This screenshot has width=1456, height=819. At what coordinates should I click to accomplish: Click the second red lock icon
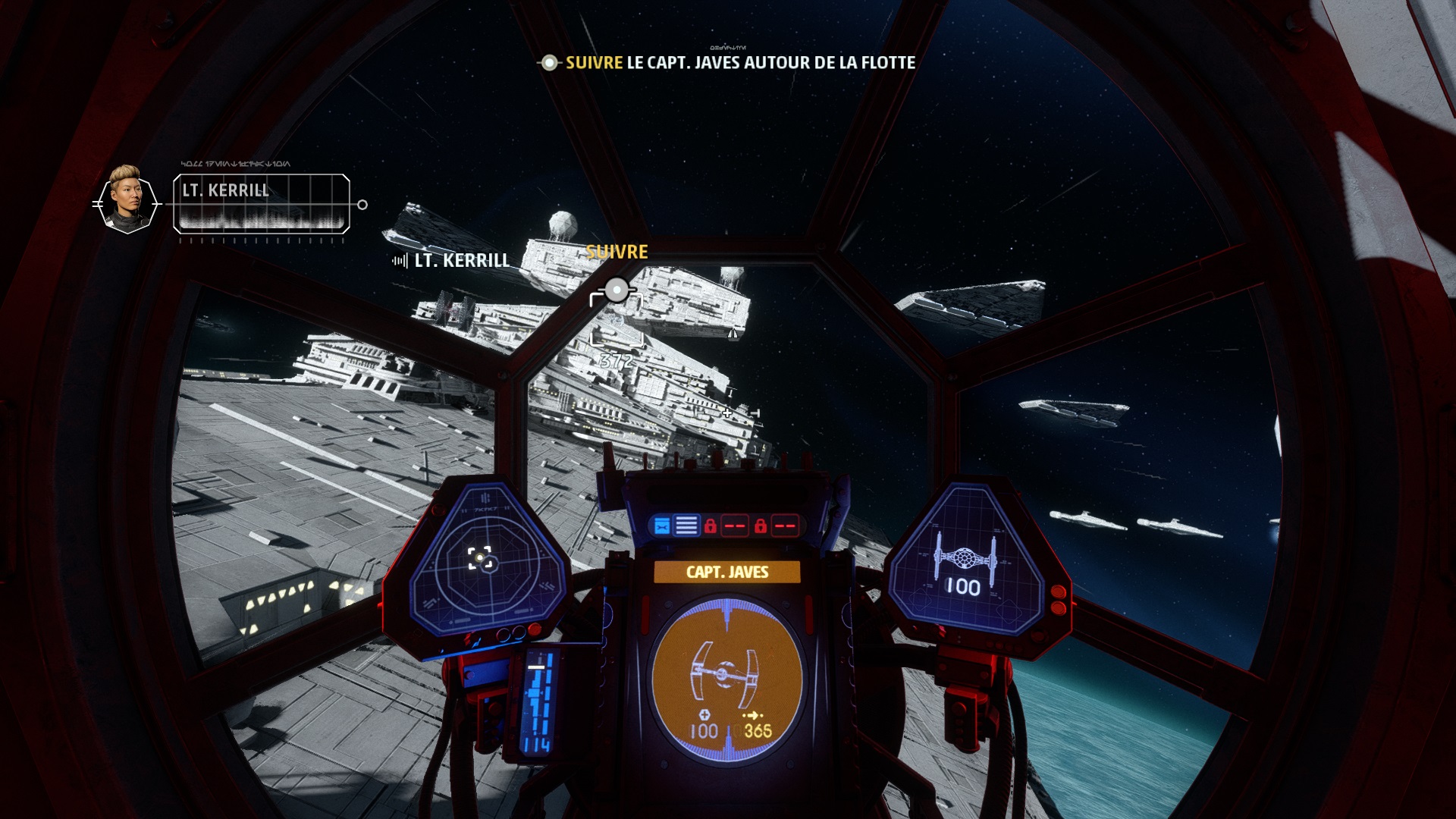761,526
